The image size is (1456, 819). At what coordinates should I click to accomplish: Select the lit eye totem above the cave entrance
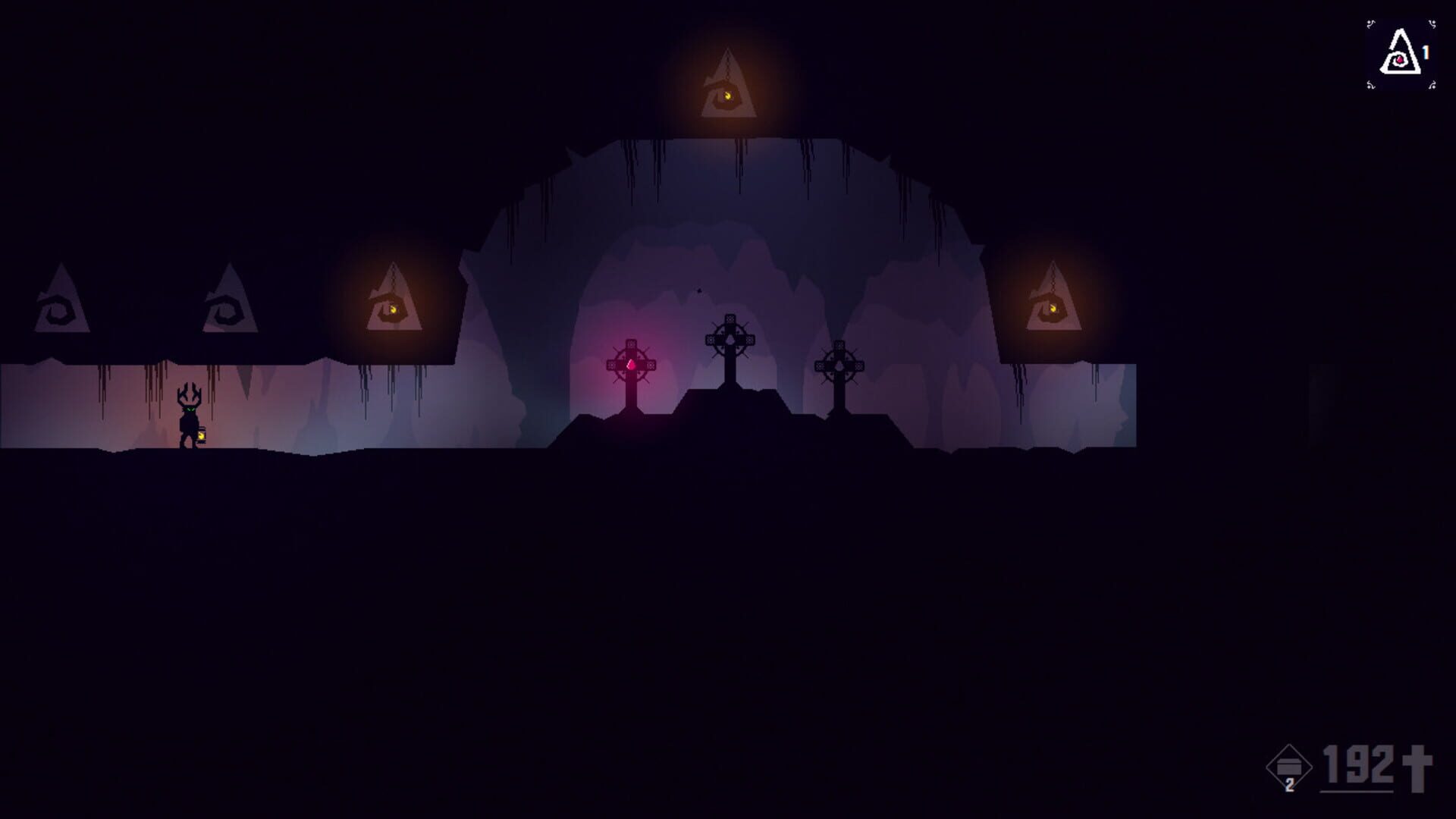[728, 87]
